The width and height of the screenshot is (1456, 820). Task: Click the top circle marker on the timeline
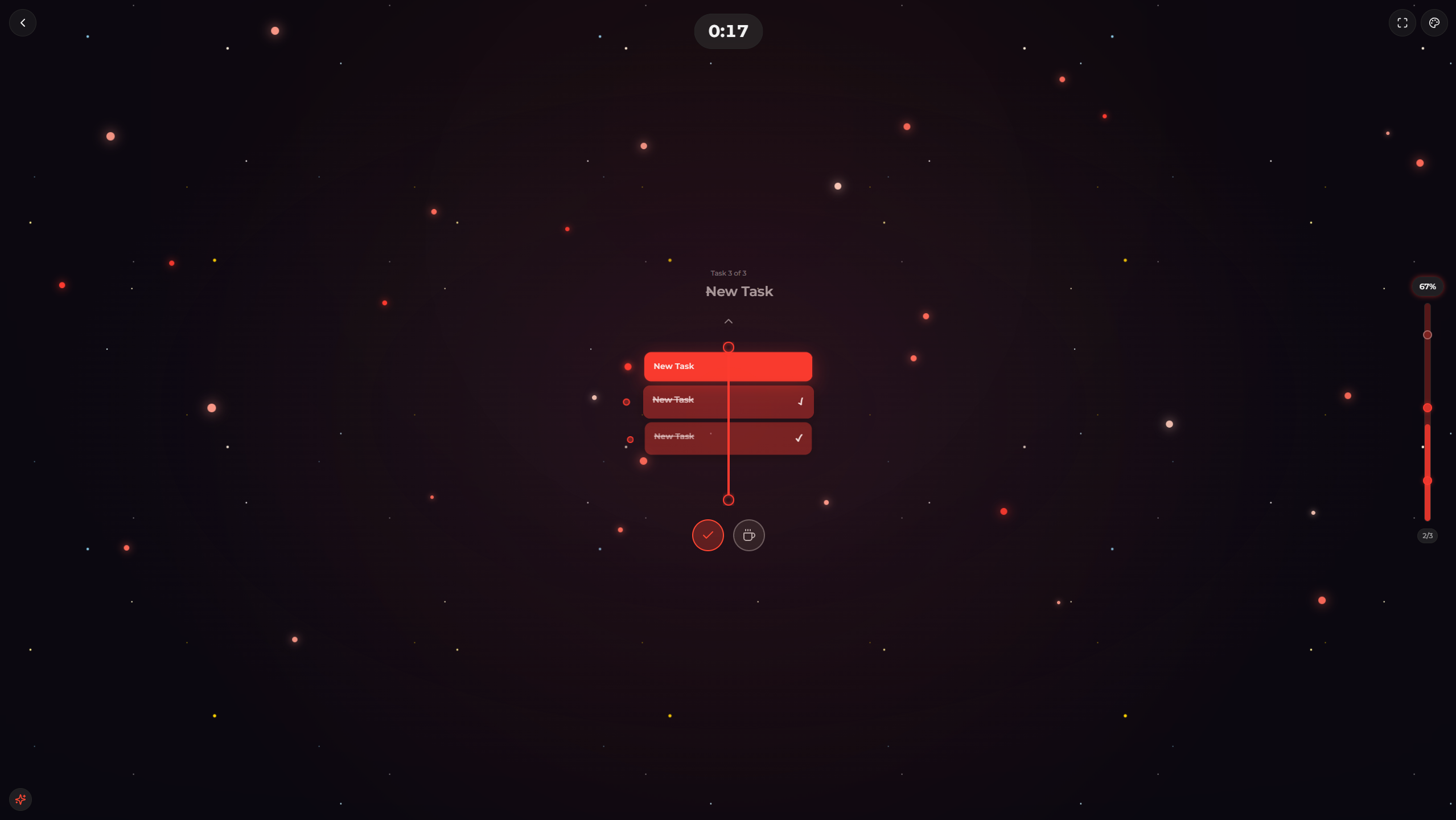728,347
